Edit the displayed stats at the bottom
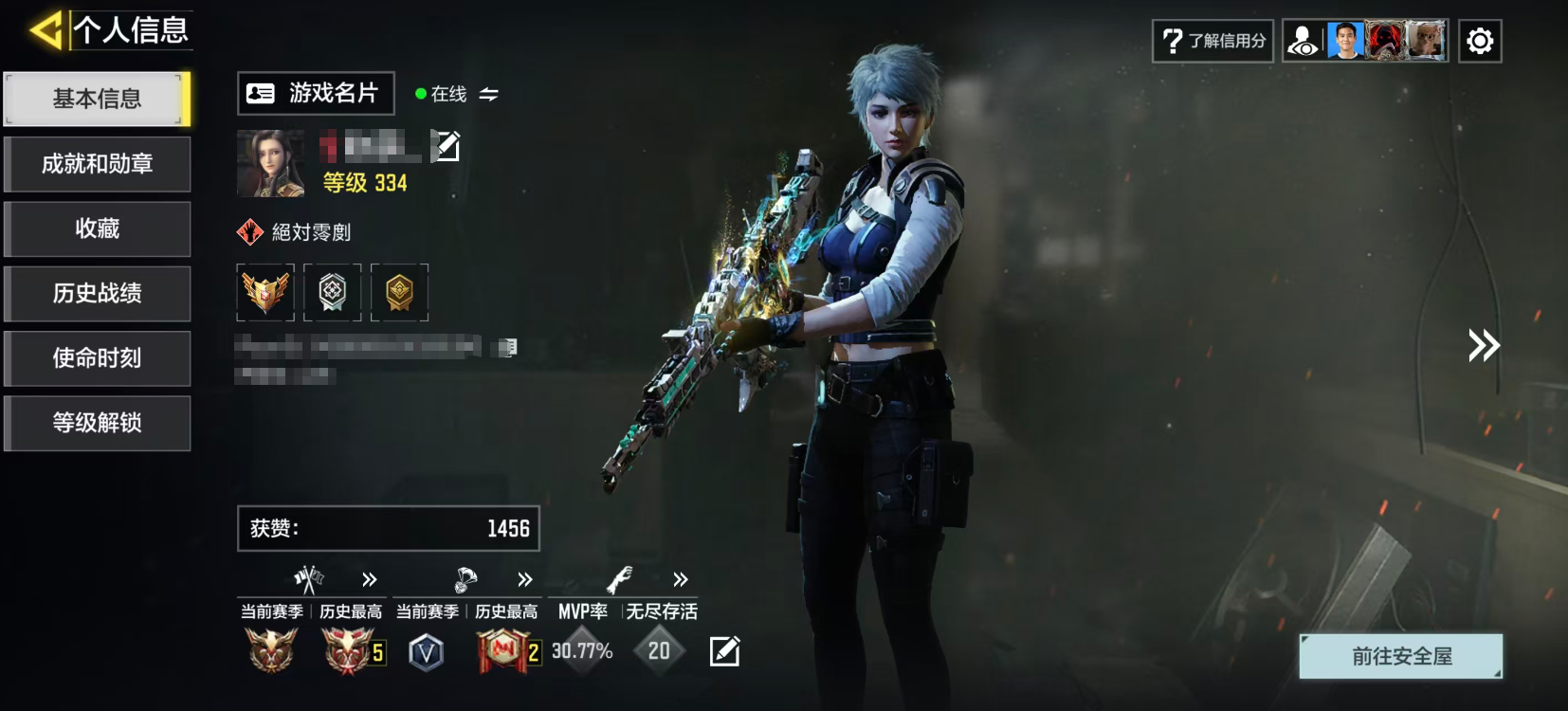The image size is (1568, 711). (724, 651)
